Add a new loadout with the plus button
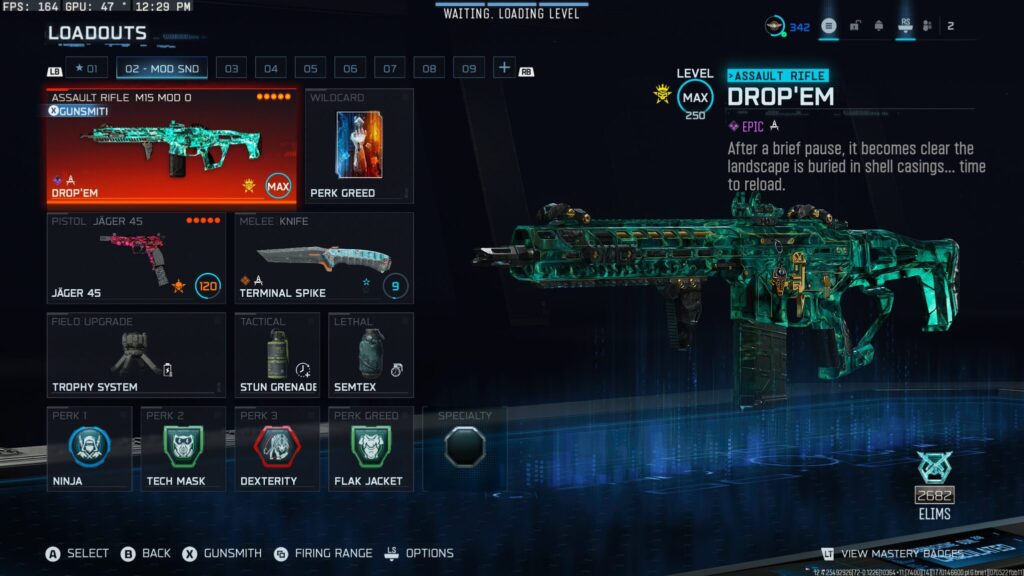 pos(504,68)
